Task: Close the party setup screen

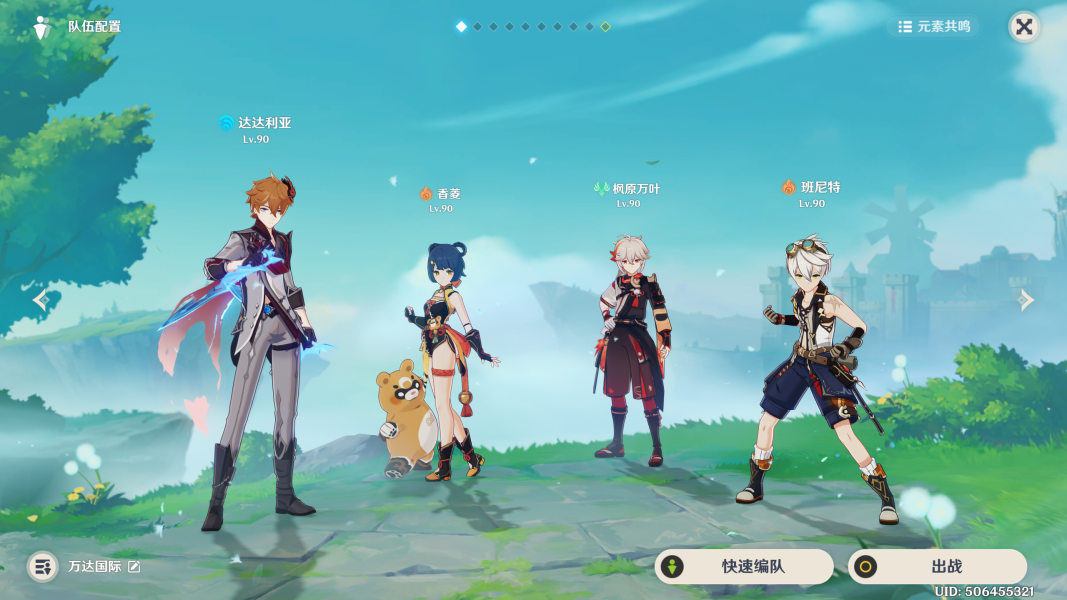Action: pos(1024,27)
